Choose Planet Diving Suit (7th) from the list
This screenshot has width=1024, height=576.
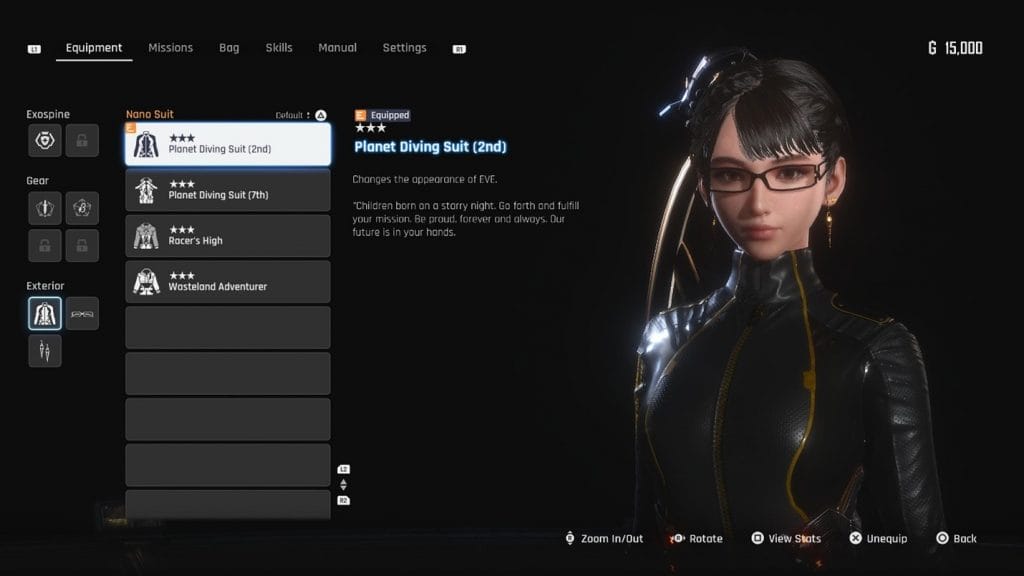tap(228, 190)
